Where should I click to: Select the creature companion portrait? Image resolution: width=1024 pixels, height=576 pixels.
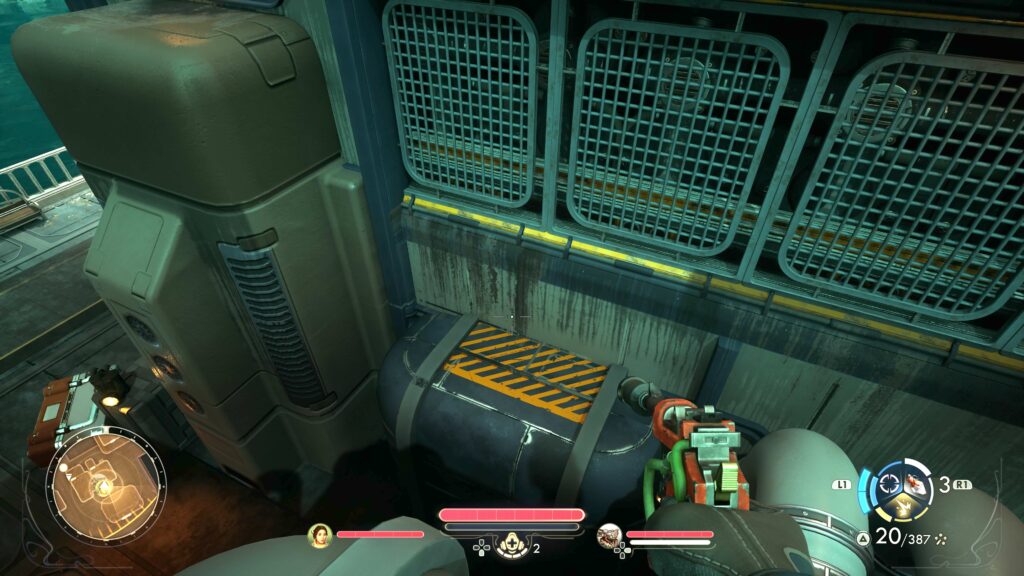pos(610,536)
